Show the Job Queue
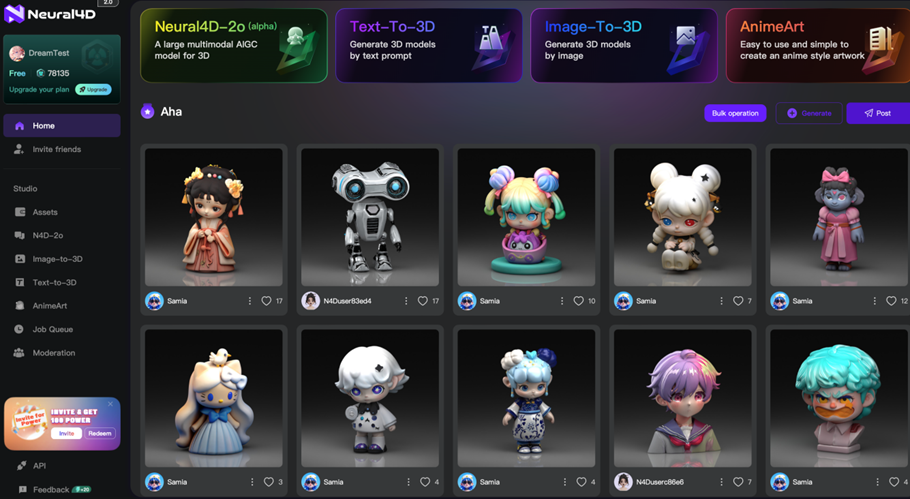910x499 pixels. point(52,329)
